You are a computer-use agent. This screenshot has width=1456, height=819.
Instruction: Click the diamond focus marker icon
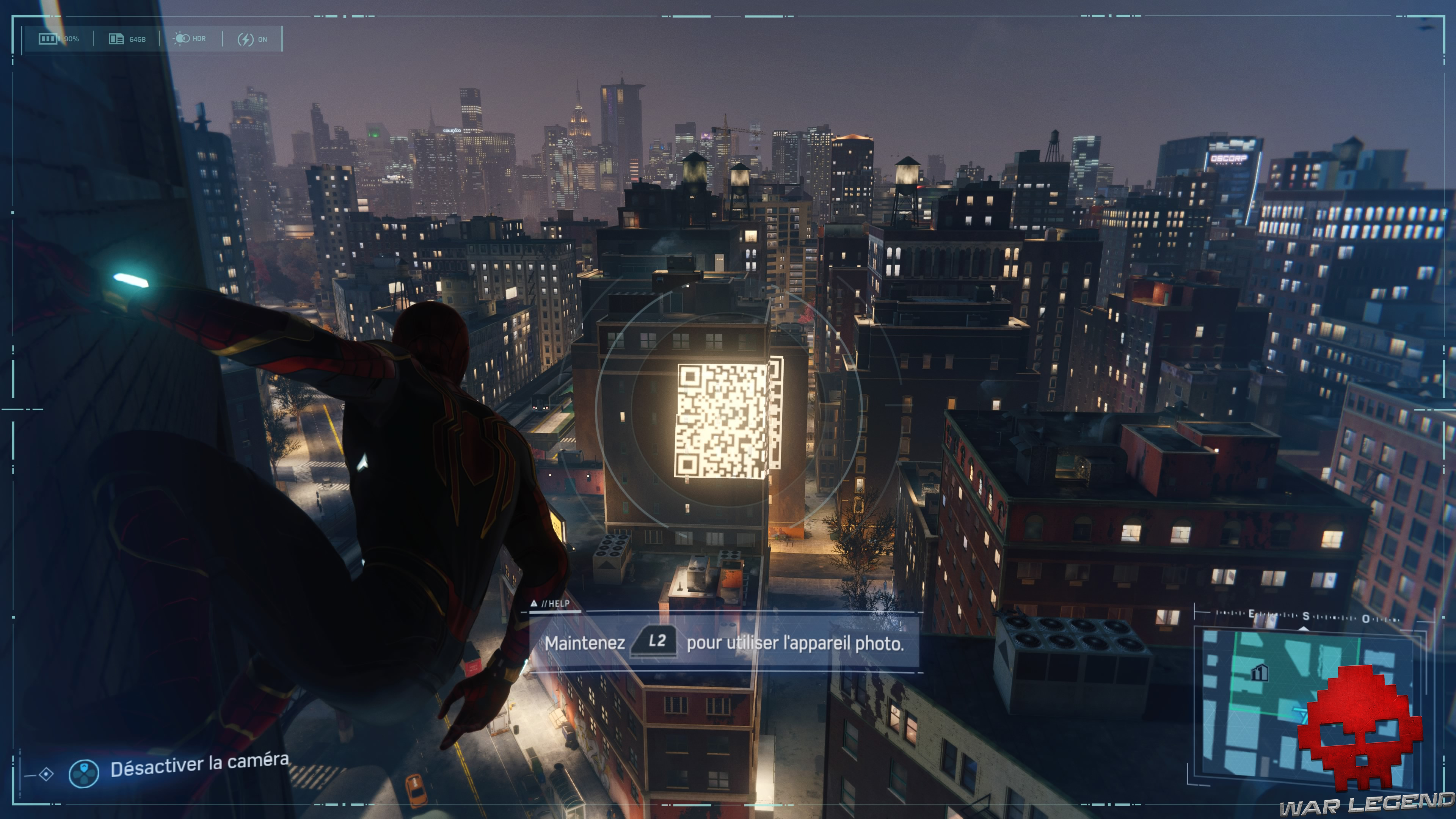46,774
